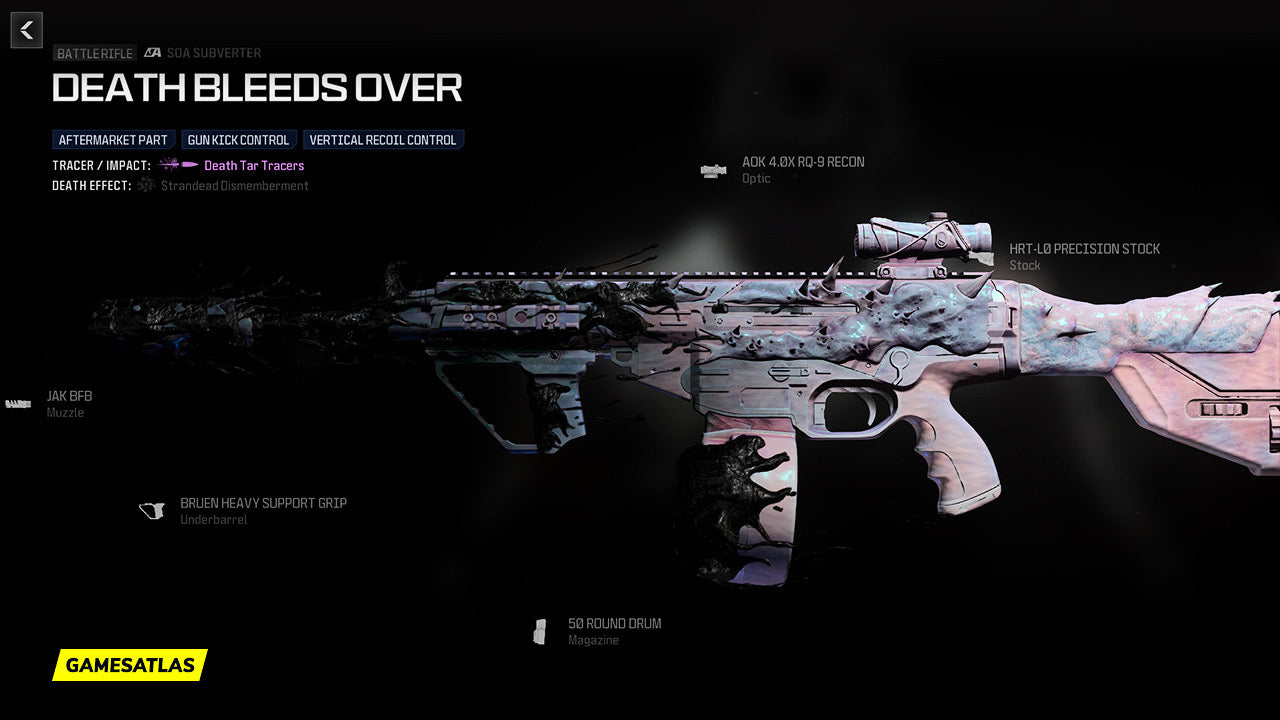Image resolution: width=1280 pixels, height=720 pixels.
Task: Click the Aftermarket Part tag
Action: pyautogui.click(x=113, y=140)
